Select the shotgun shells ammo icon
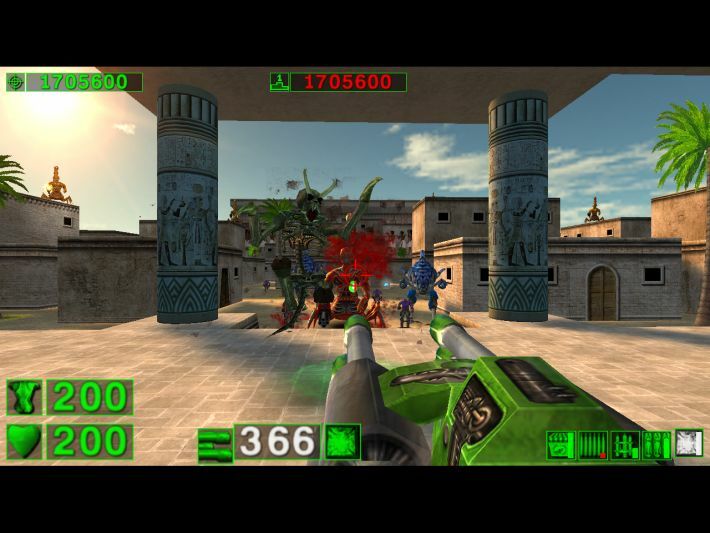 pos(561,444)
